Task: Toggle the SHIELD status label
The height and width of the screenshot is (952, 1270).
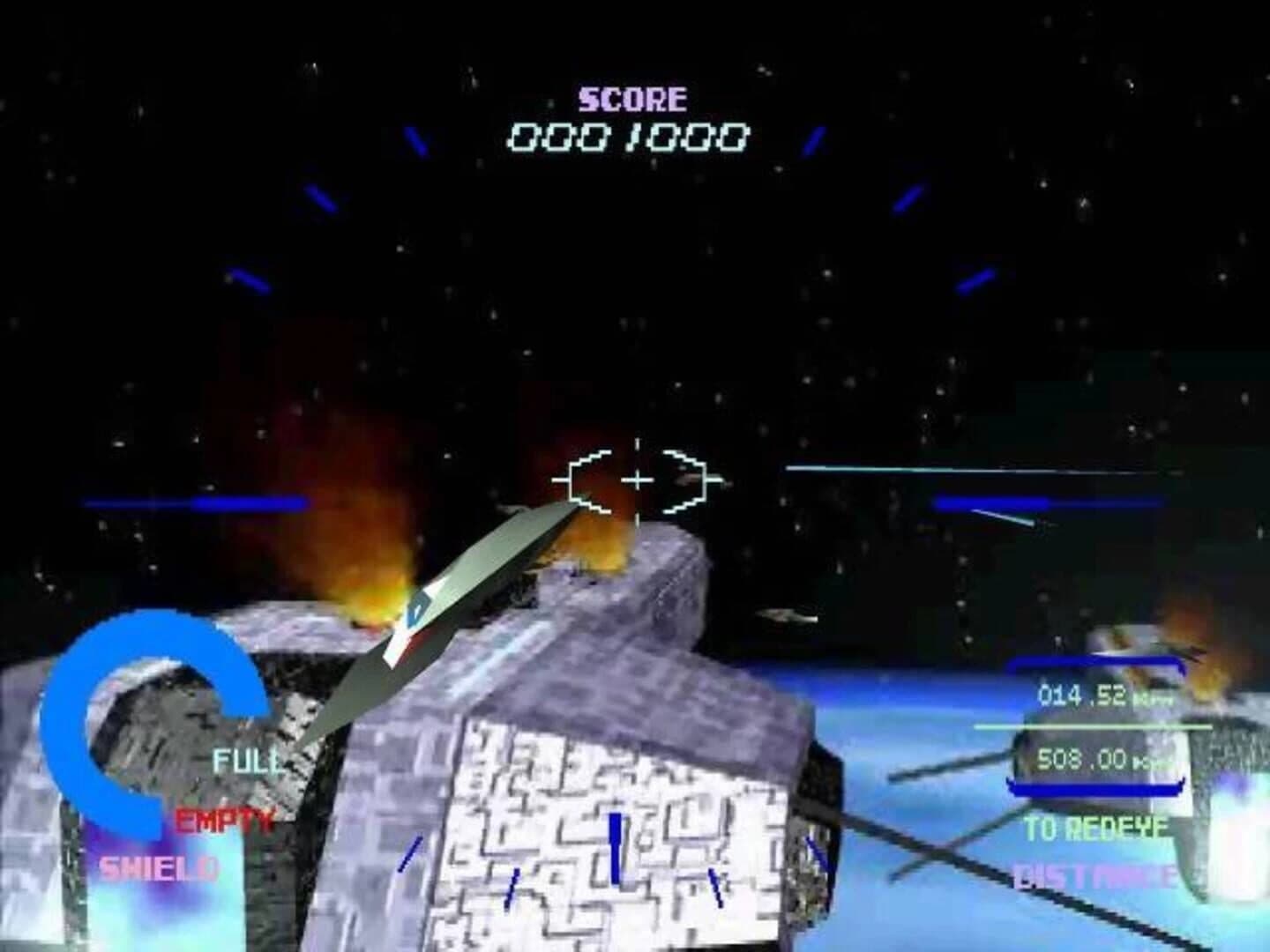Action: pyautogui.click(x=159, y=866)
